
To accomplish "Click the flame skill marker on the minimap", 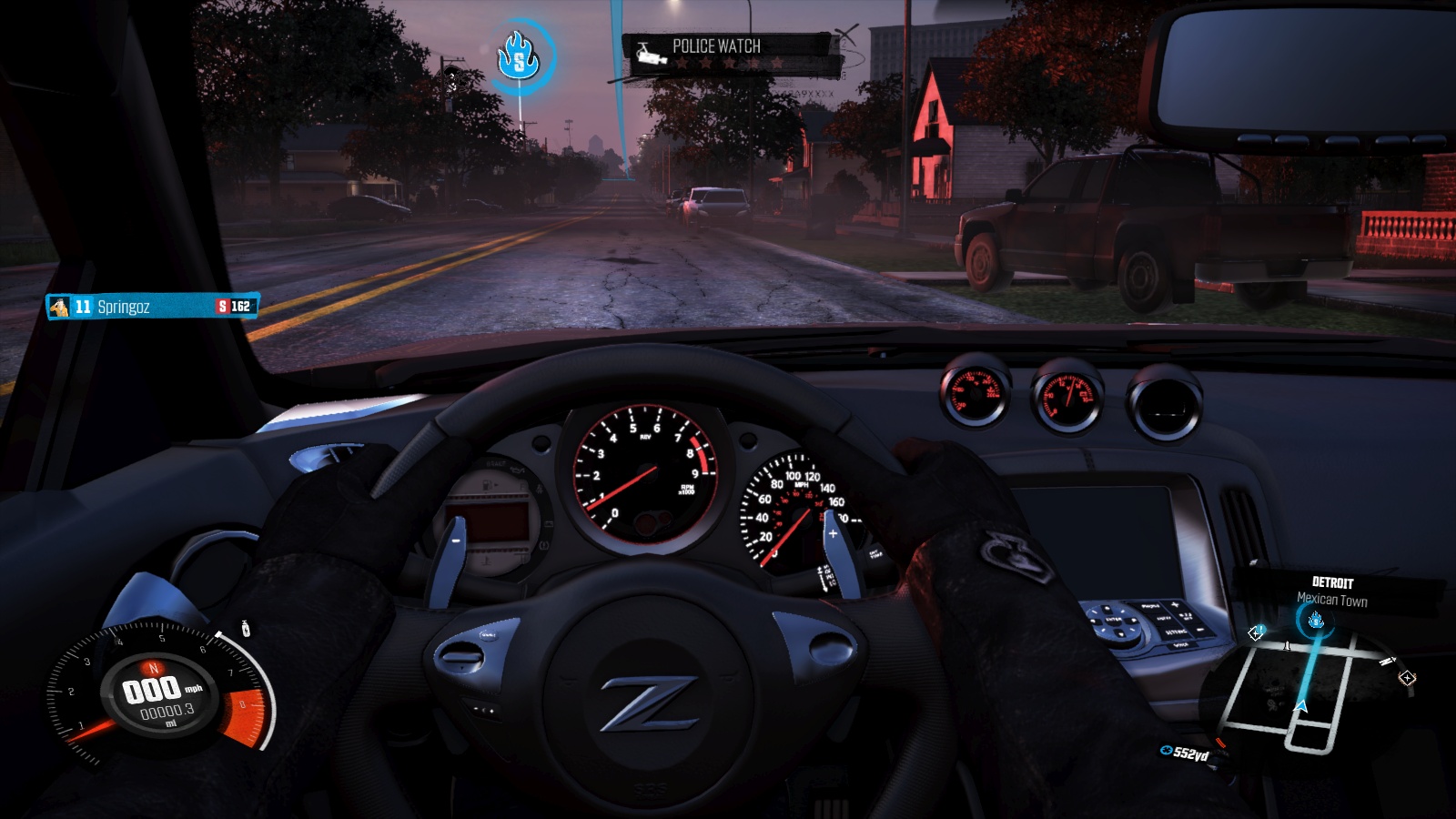I will point(1315,622).
